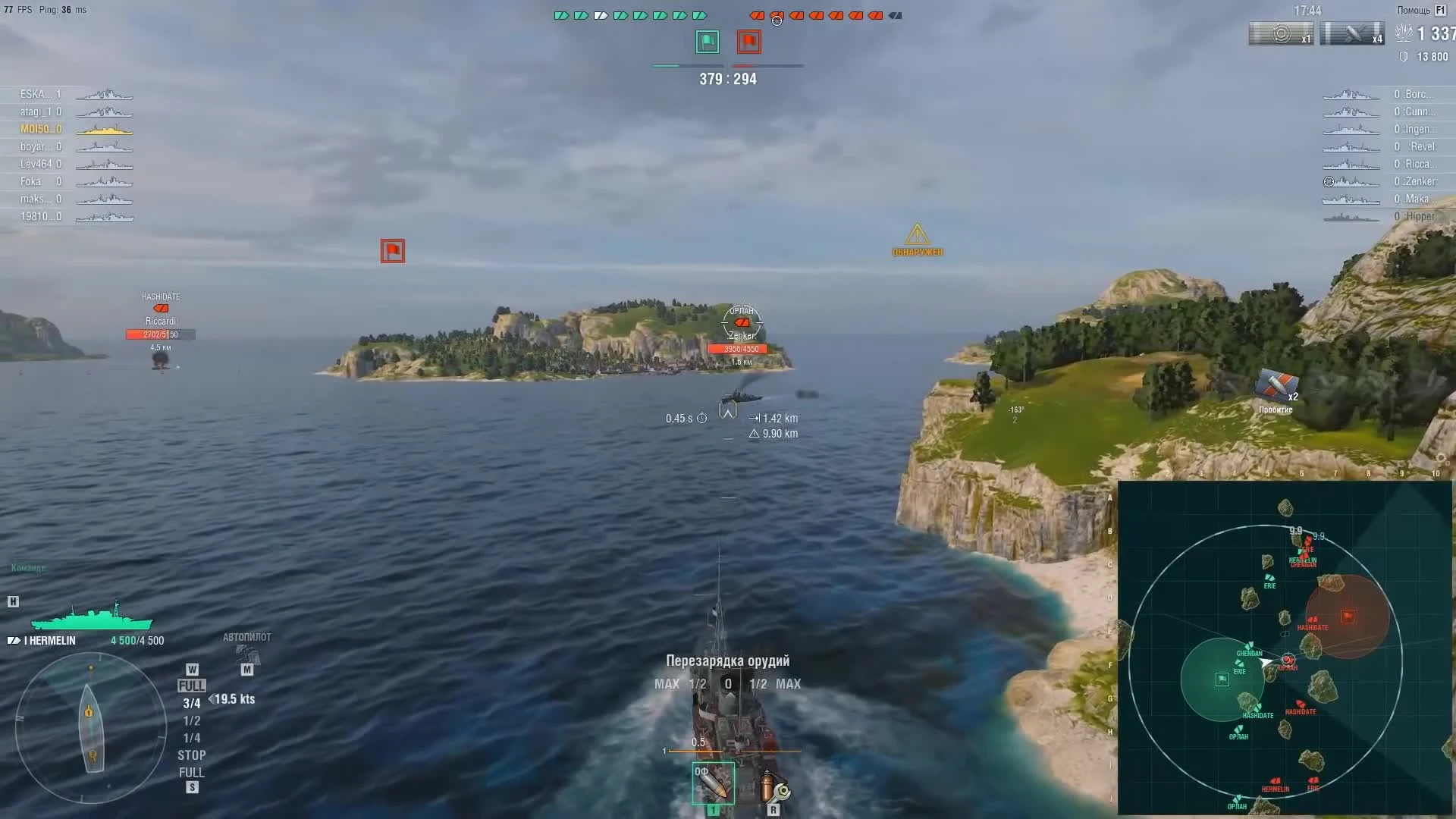Click the x1 target-circle ribbon at top right
Viewport: 1456px width, 819px height.
point(1282,33)
